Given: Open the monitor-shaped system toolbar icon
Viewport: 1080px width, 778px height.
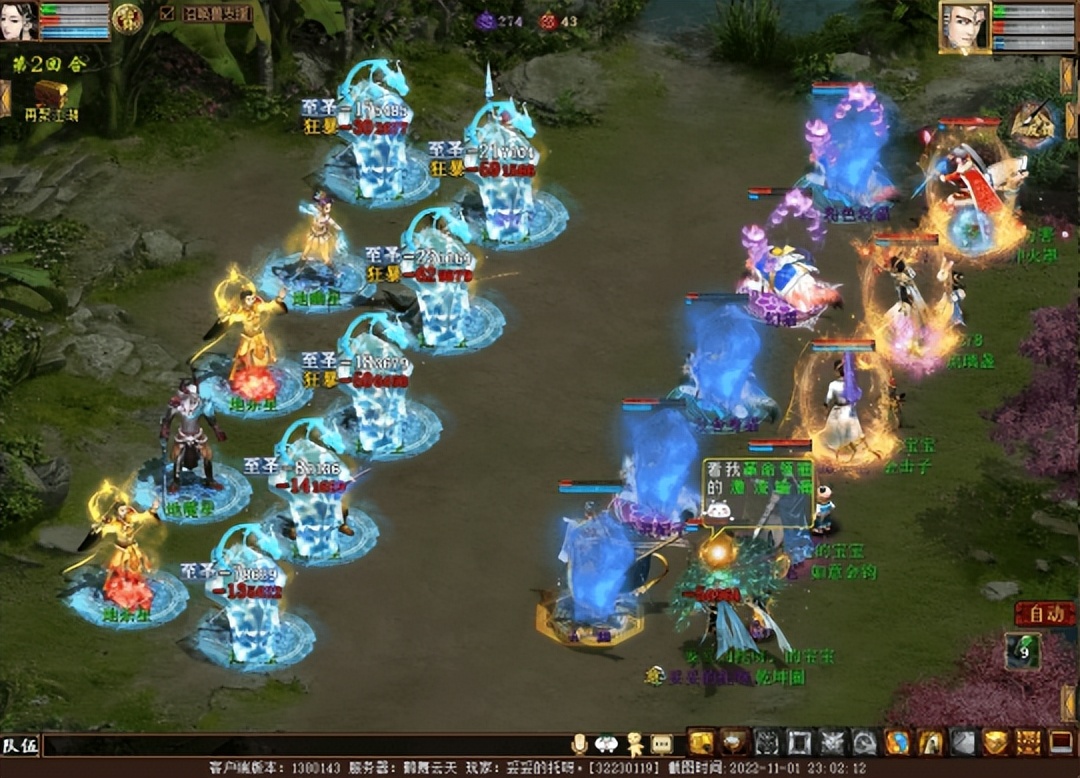Looking at the screenshot, I should pos(1060,742).
